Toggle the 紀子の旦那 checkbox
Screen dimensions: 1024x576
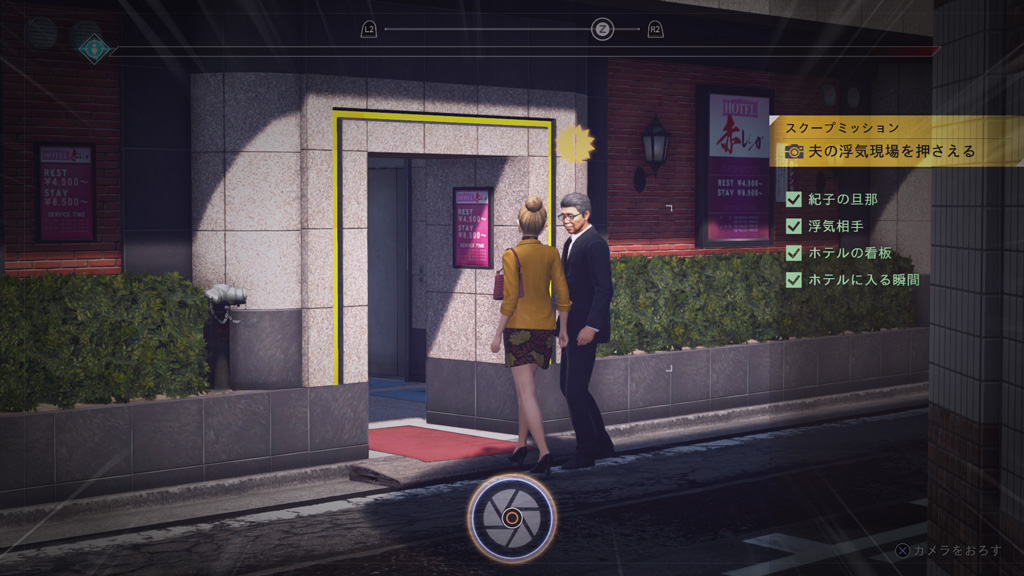(795, 200)
